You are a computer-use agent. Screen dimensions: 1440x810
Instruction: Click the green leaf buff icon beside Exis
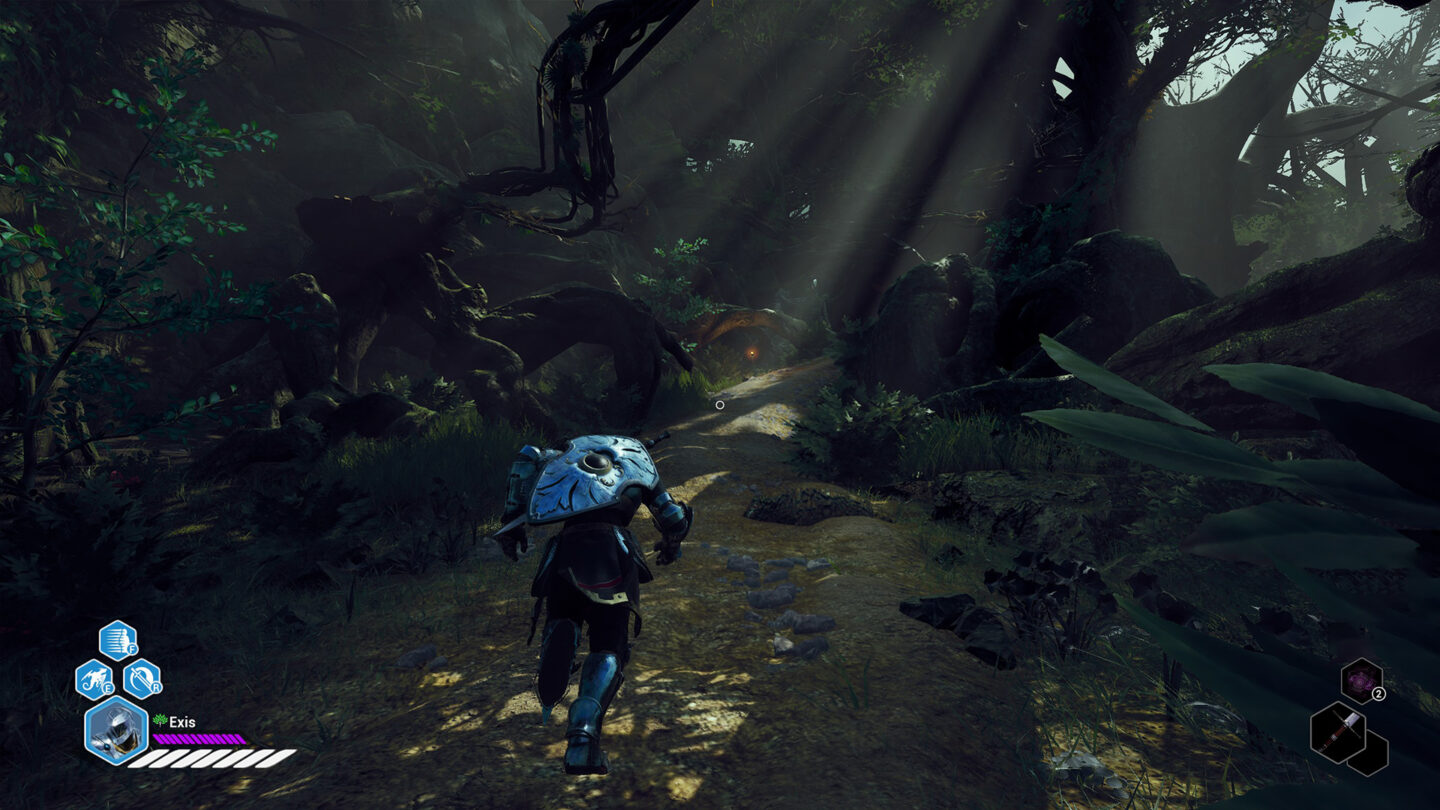click(160, 719)
